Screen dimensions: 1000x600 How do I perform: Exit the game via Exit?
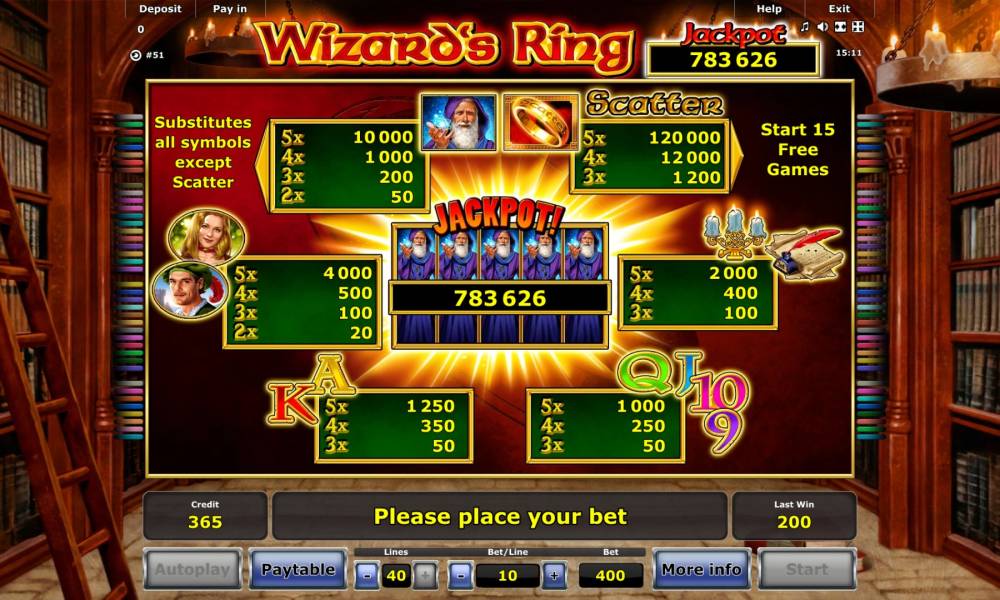tap(838, 9)
